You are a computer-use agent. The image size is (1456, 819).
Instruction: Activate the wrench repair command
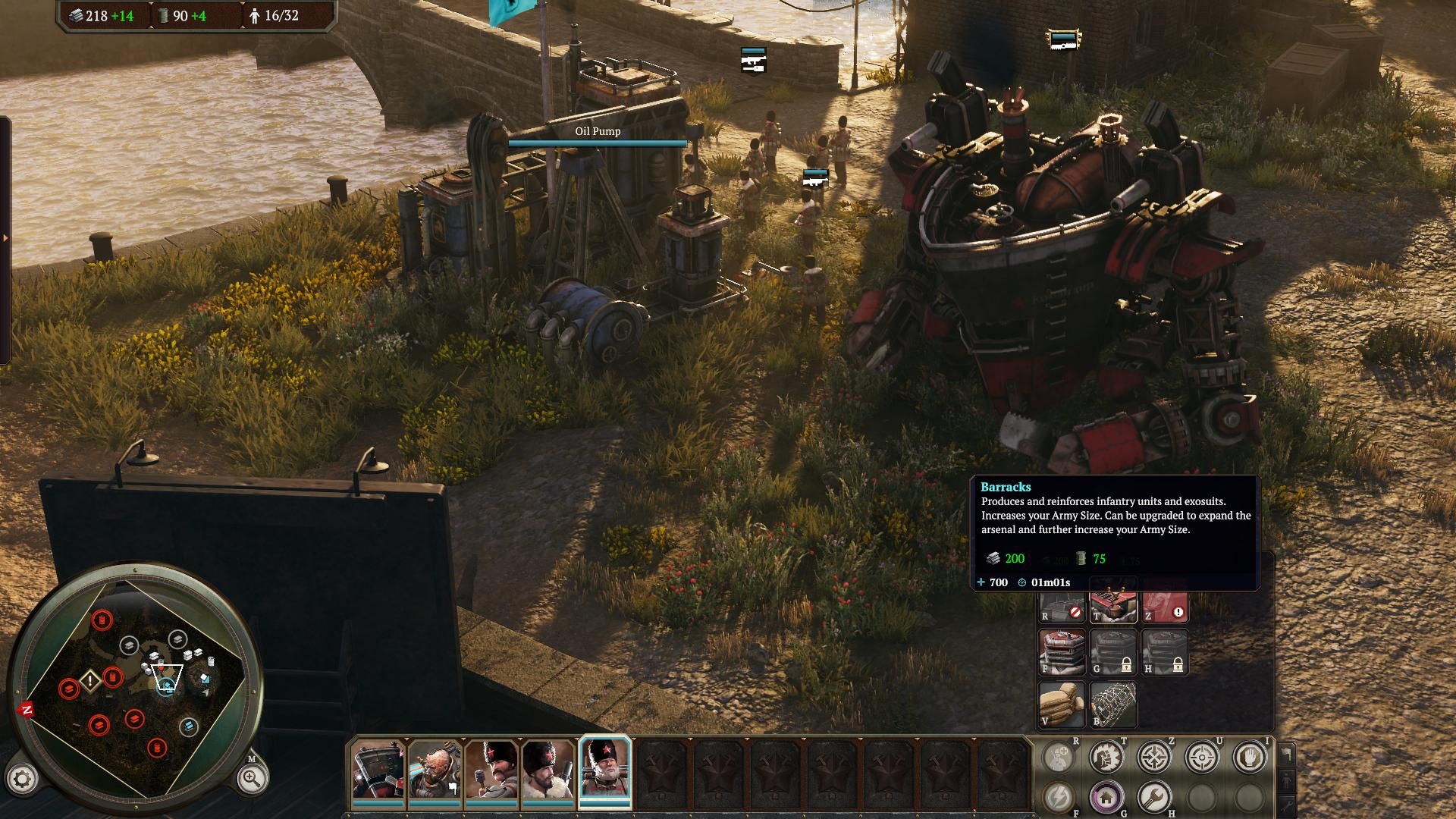(1154, 797)
